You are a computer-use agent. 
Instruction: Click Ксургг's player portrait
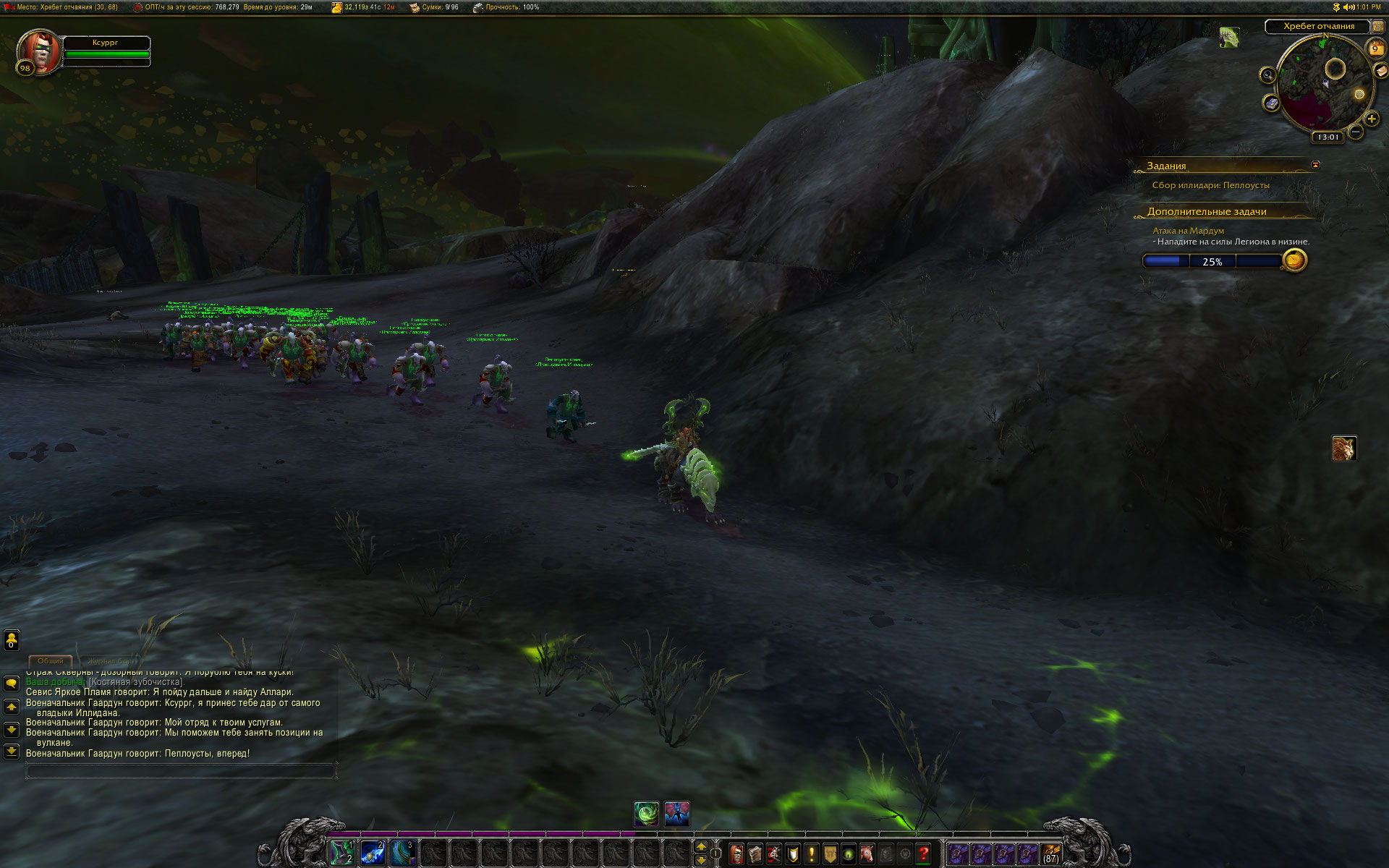(x=39, y=51)
